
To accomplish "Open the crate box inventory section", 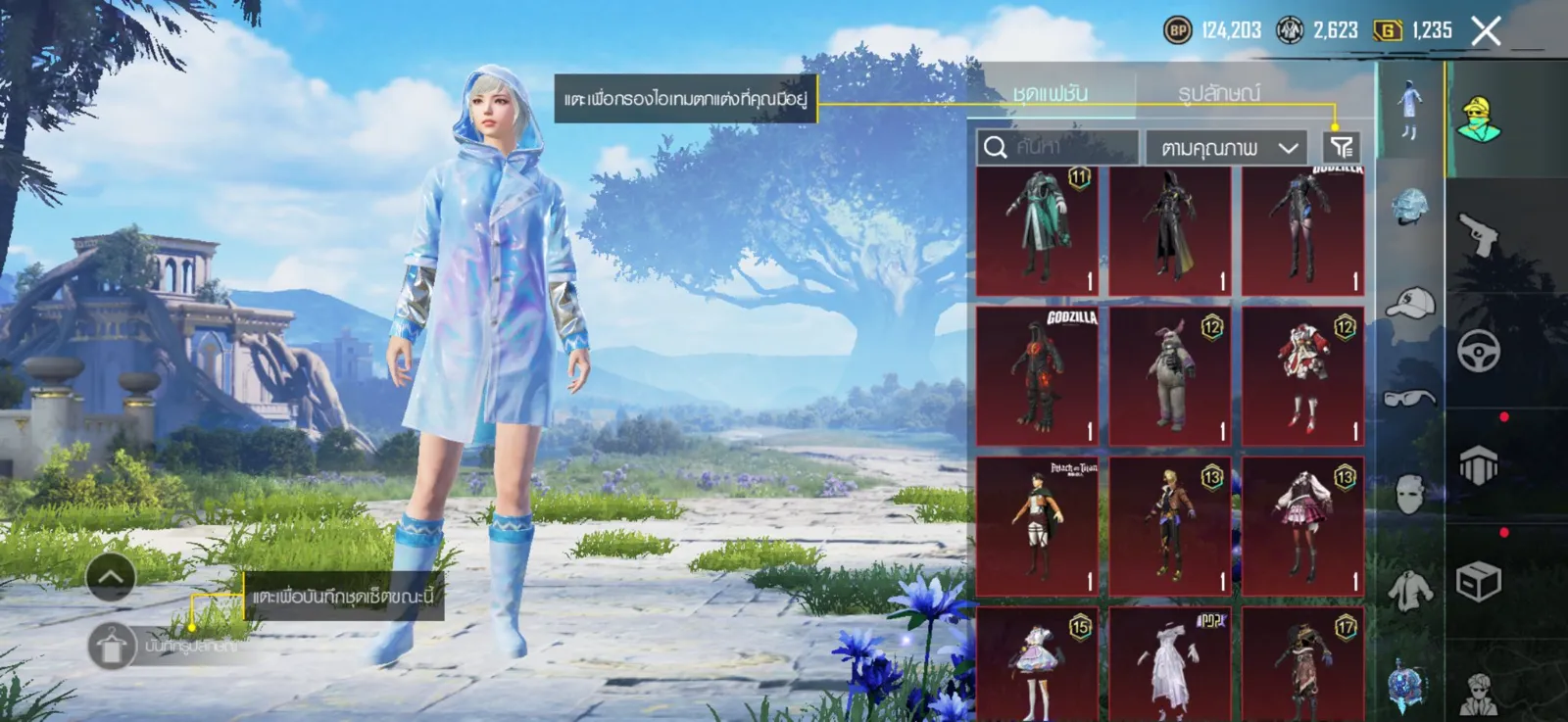I will pyautogui.click(x=1478, y=582).
